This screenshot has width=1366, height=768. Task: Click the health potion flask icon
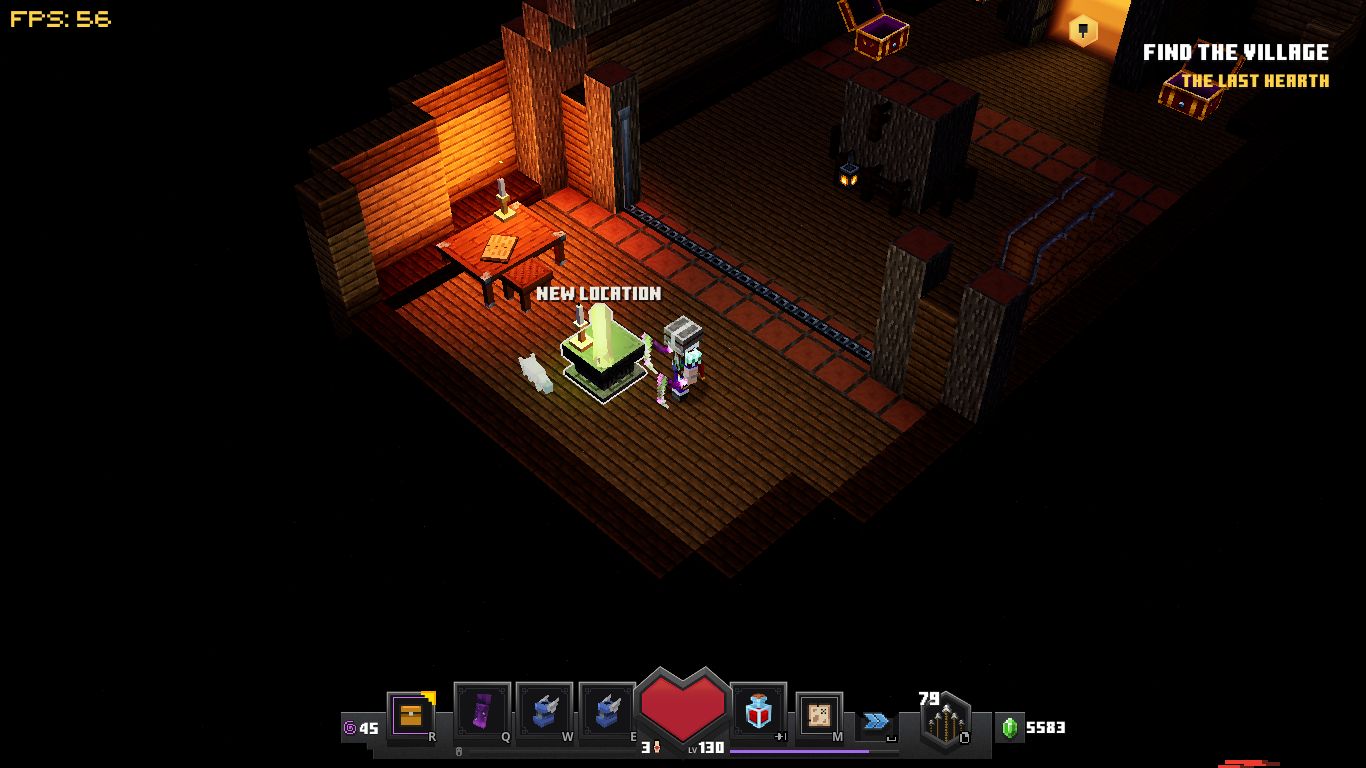(x=758, y=710)
